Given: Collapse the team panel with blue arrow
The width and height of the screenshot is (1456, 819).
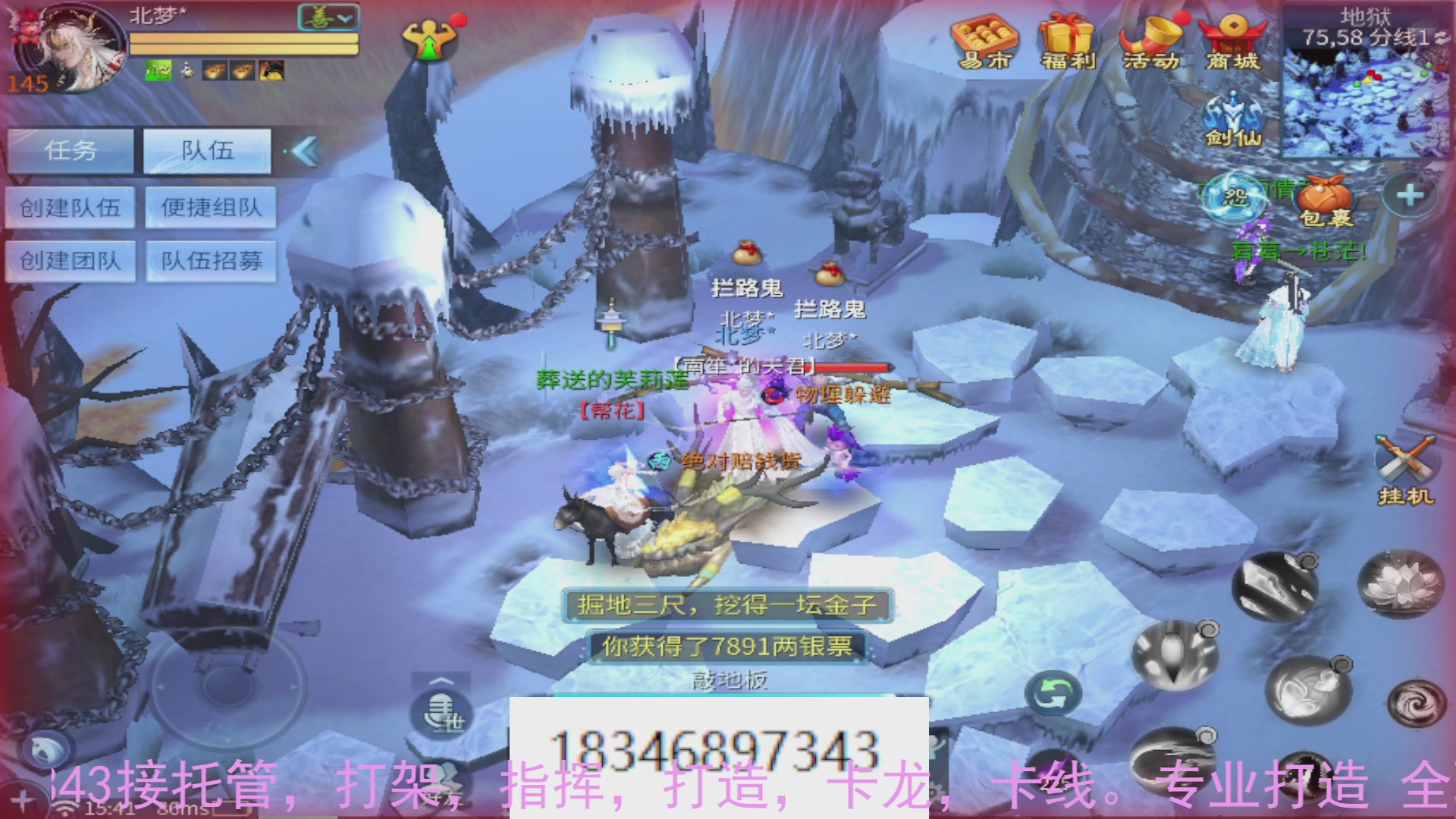Looking at the screenshot, I should click(x=303, y=151).
